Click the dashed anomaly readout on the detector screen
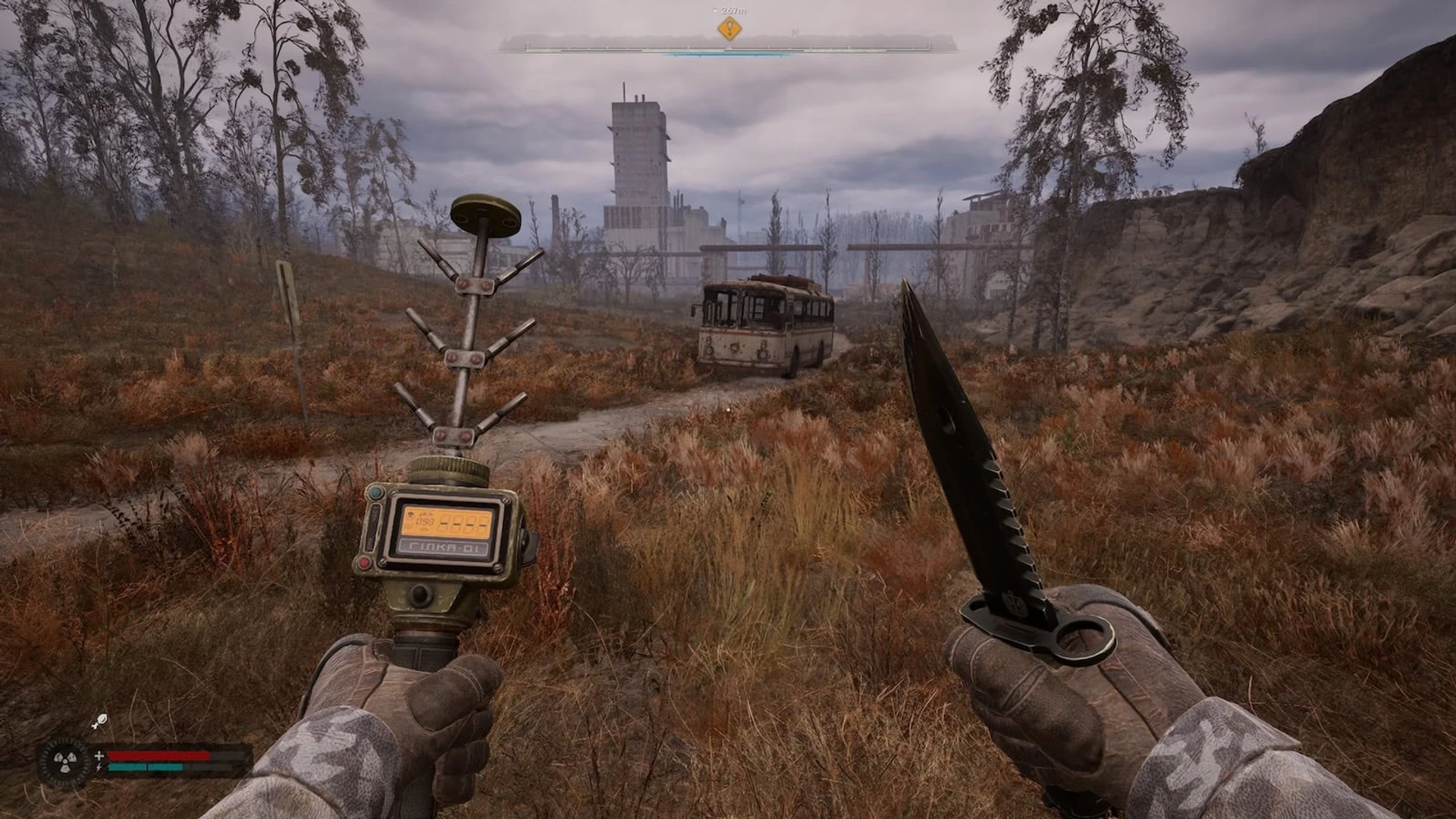 tap(463, 523)
